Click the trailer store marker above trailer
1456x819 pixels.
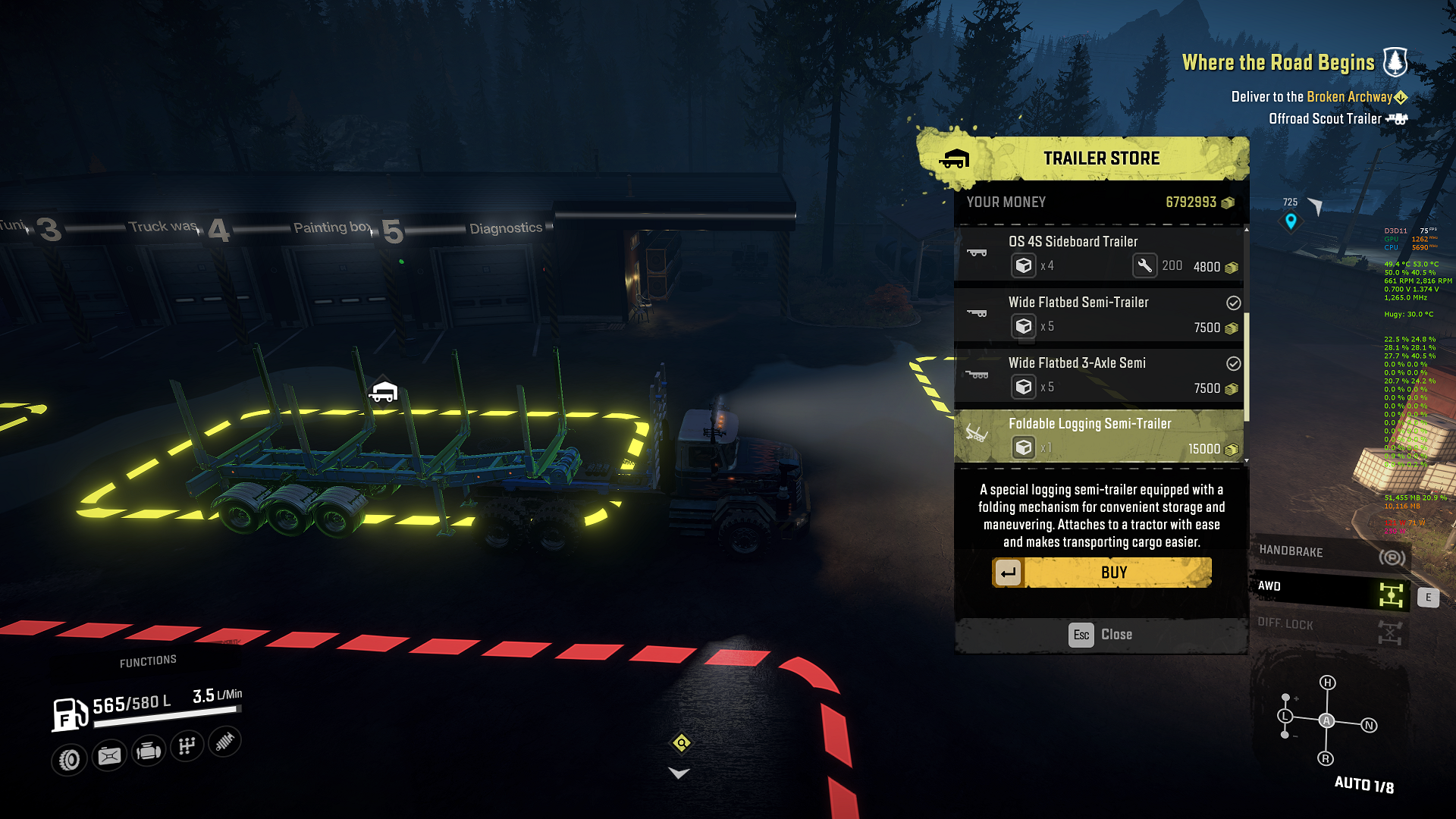click(x=383, y=391)
